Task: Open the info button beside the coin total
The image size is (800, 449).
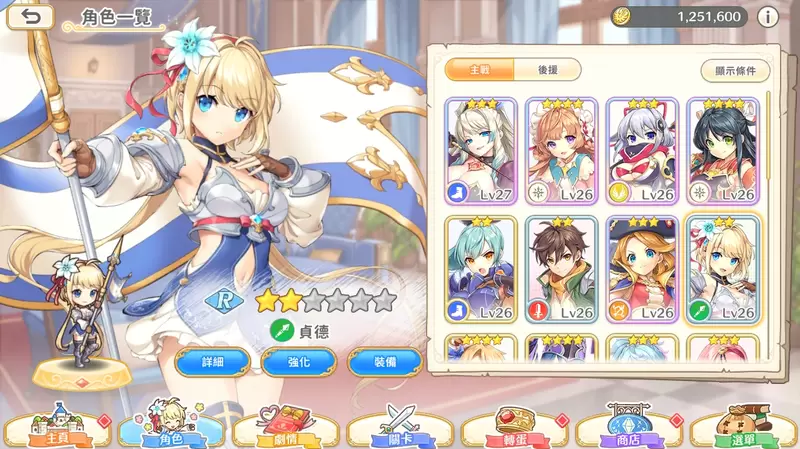Action: point(768,17)
